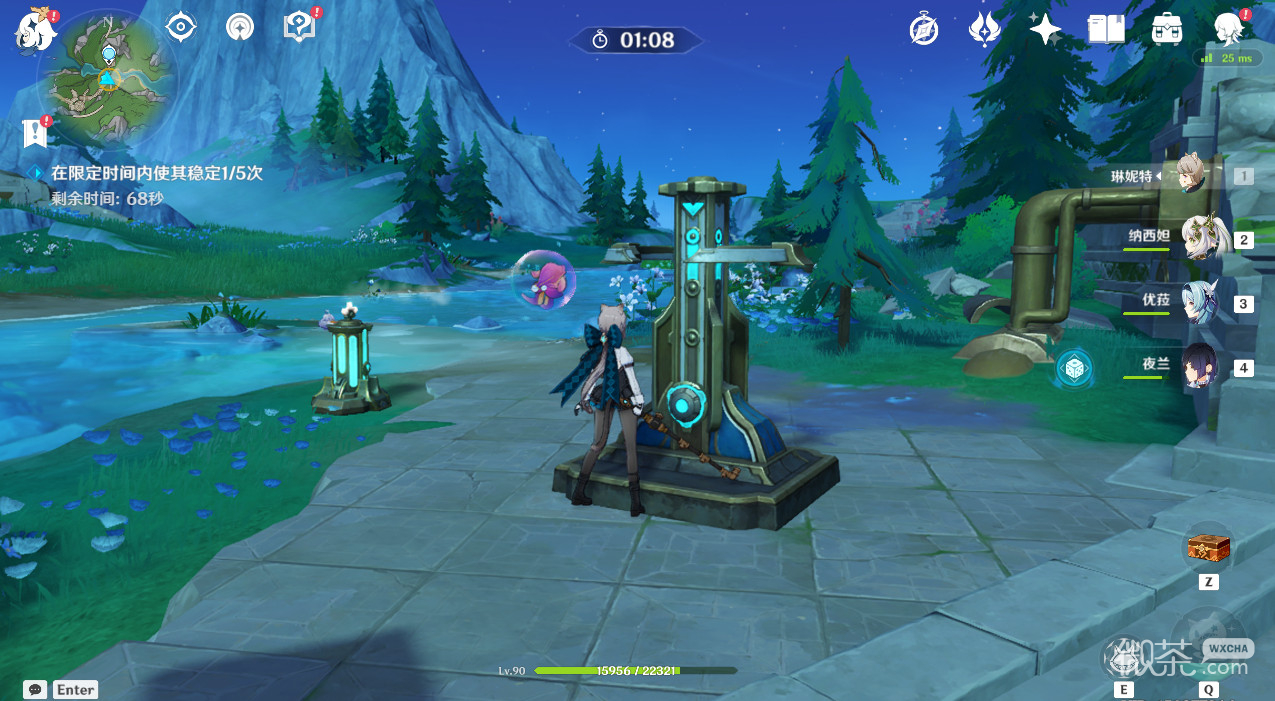
Task: Open the character screen icon
Action: point(1227,29)
